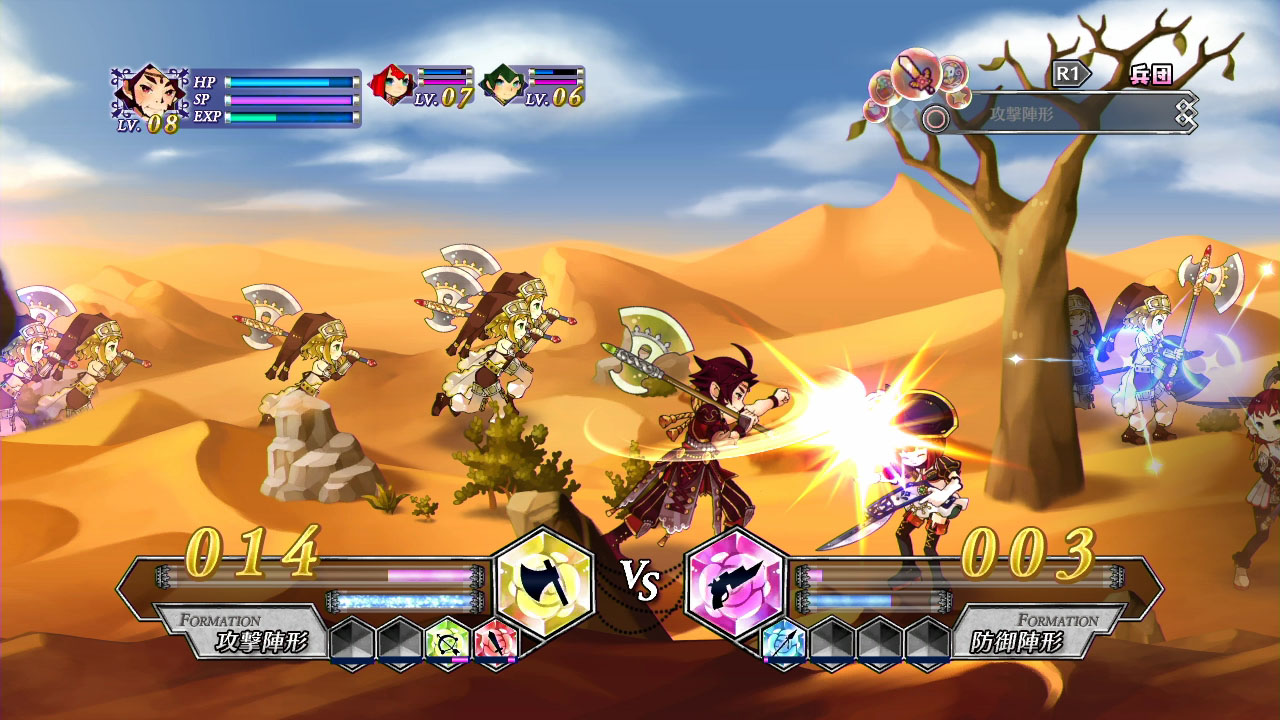The image size is (1280, 720).
Task: Toggle the empty gray hexagon beside the spear icon
Action: tap(833, 640)
